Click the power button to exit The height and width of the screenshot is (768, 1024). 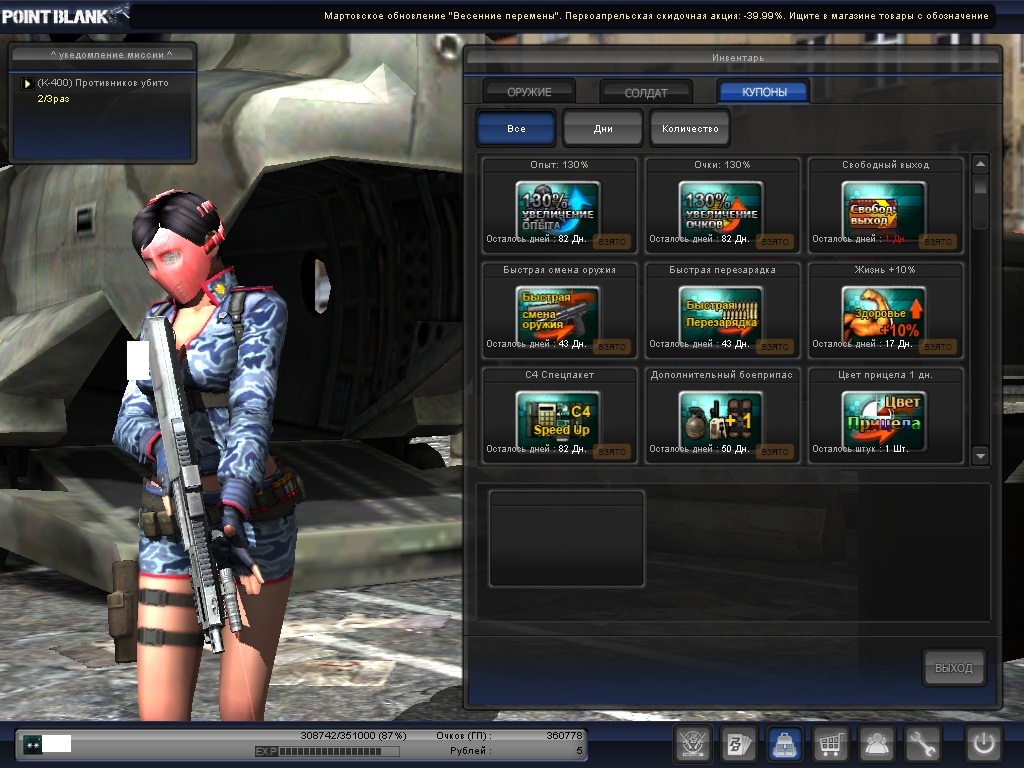pos(984,744)
